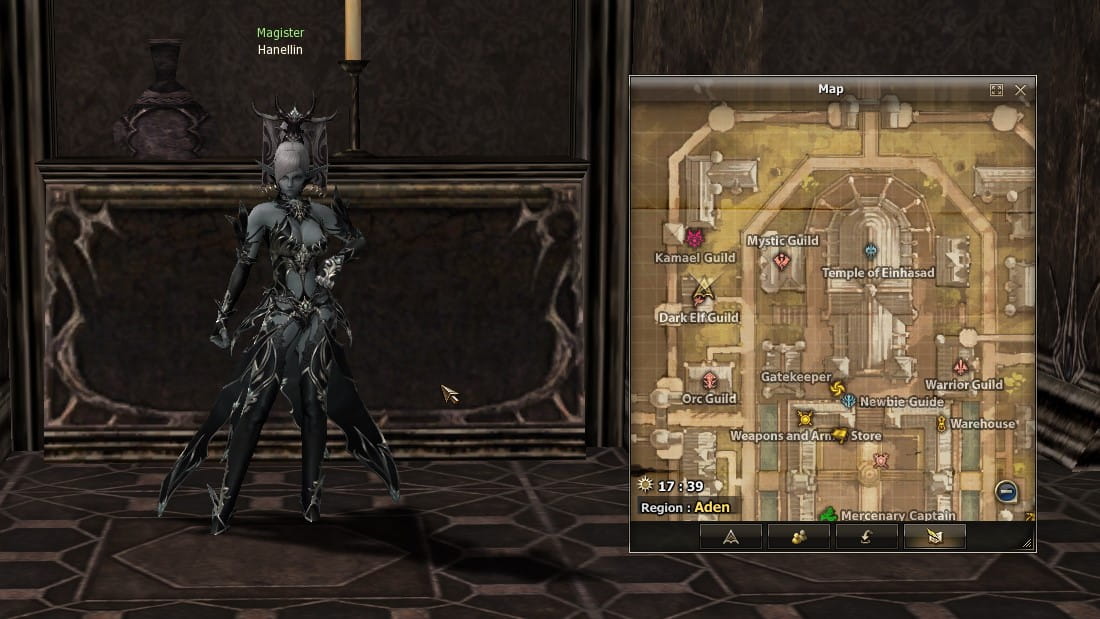Click the gold party-members button below map
The image size is (1100, 619).
[798, 536]
